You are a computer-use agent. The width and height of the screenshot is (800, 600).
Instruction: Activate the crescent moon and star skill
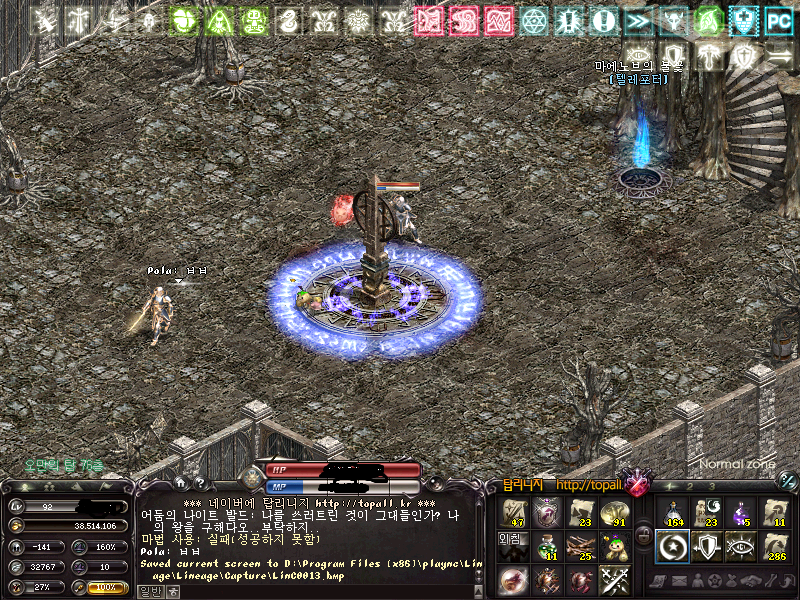(x=673, y=545)
